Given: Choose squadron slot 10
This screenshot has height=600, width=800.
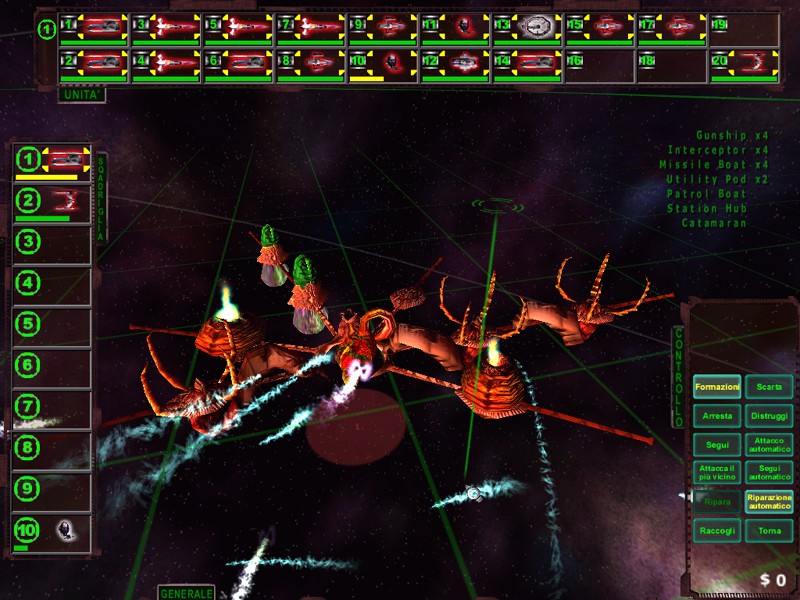Looking at the screenshot, I should (52, 531).
